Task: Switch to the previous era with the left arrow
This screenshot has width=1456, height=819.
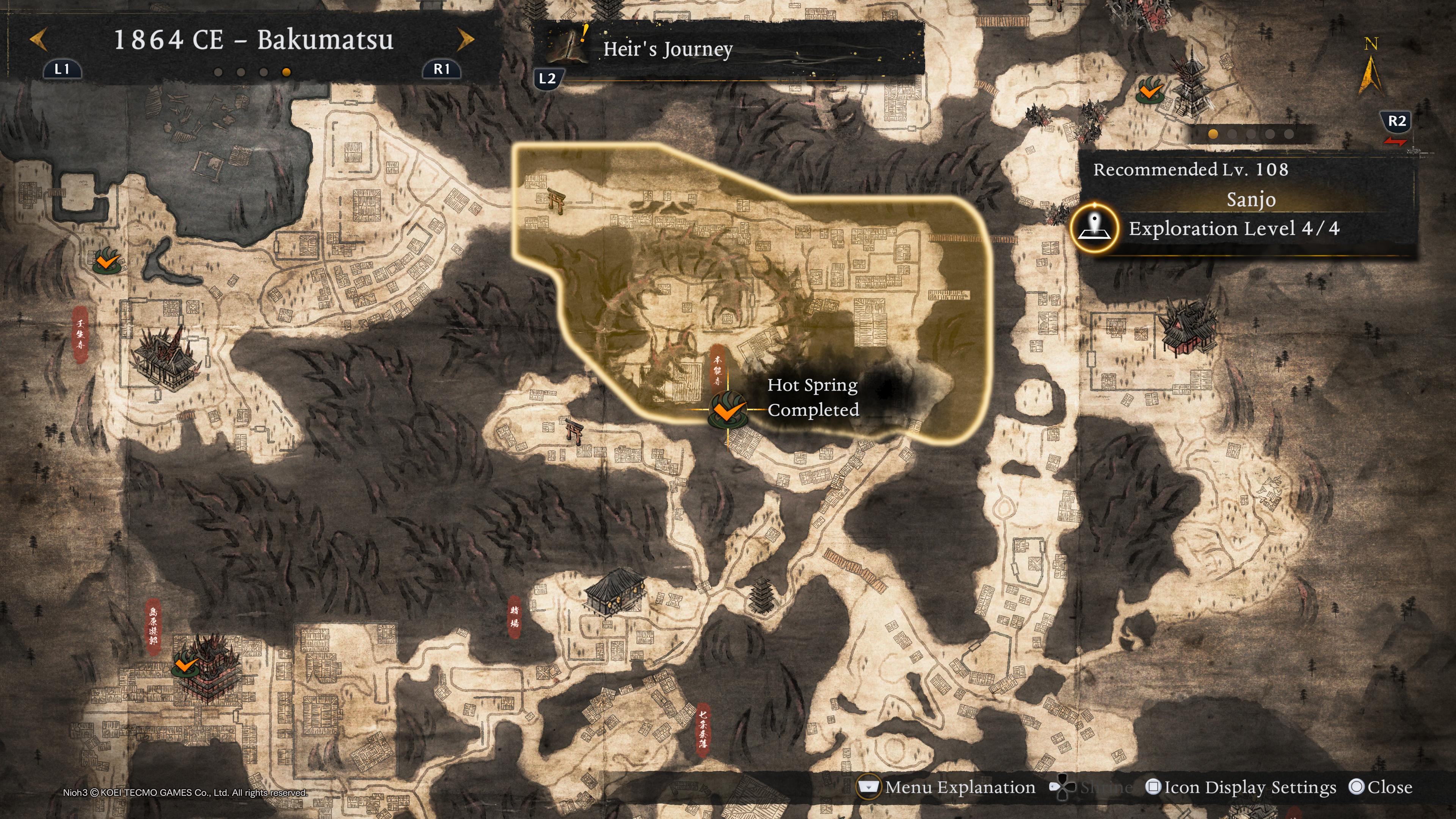Action: [x=38, y=39]
